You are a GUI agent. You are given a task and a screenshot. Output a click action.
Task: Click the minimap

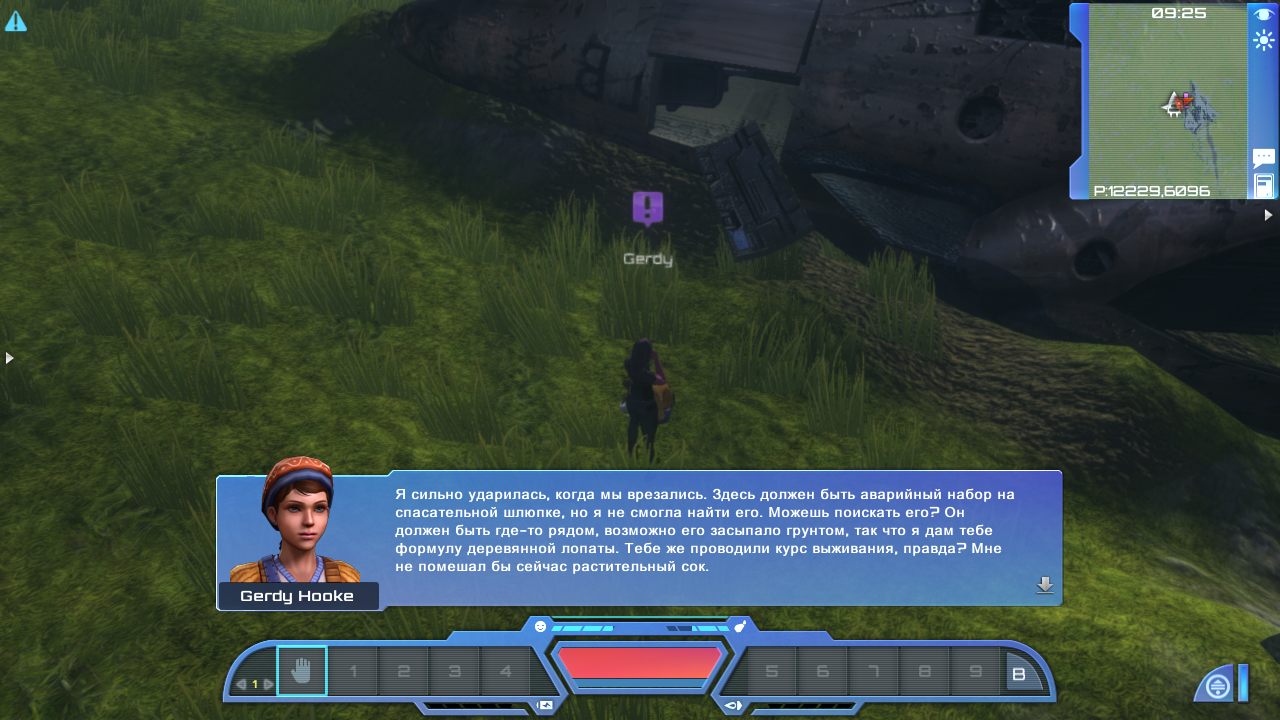click(1167, 99)
